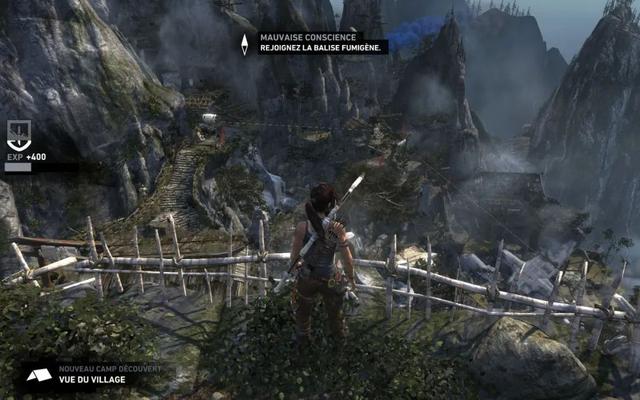This screenshot has height=400, width=640.
Task: Open the Vue du Village camp notification
Action: click(x=108, y=374)
